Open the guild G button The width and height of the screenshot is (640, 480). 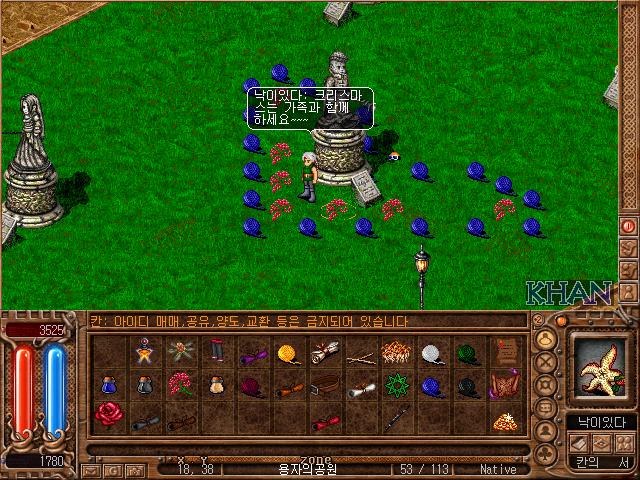click(x=112, y=469)
